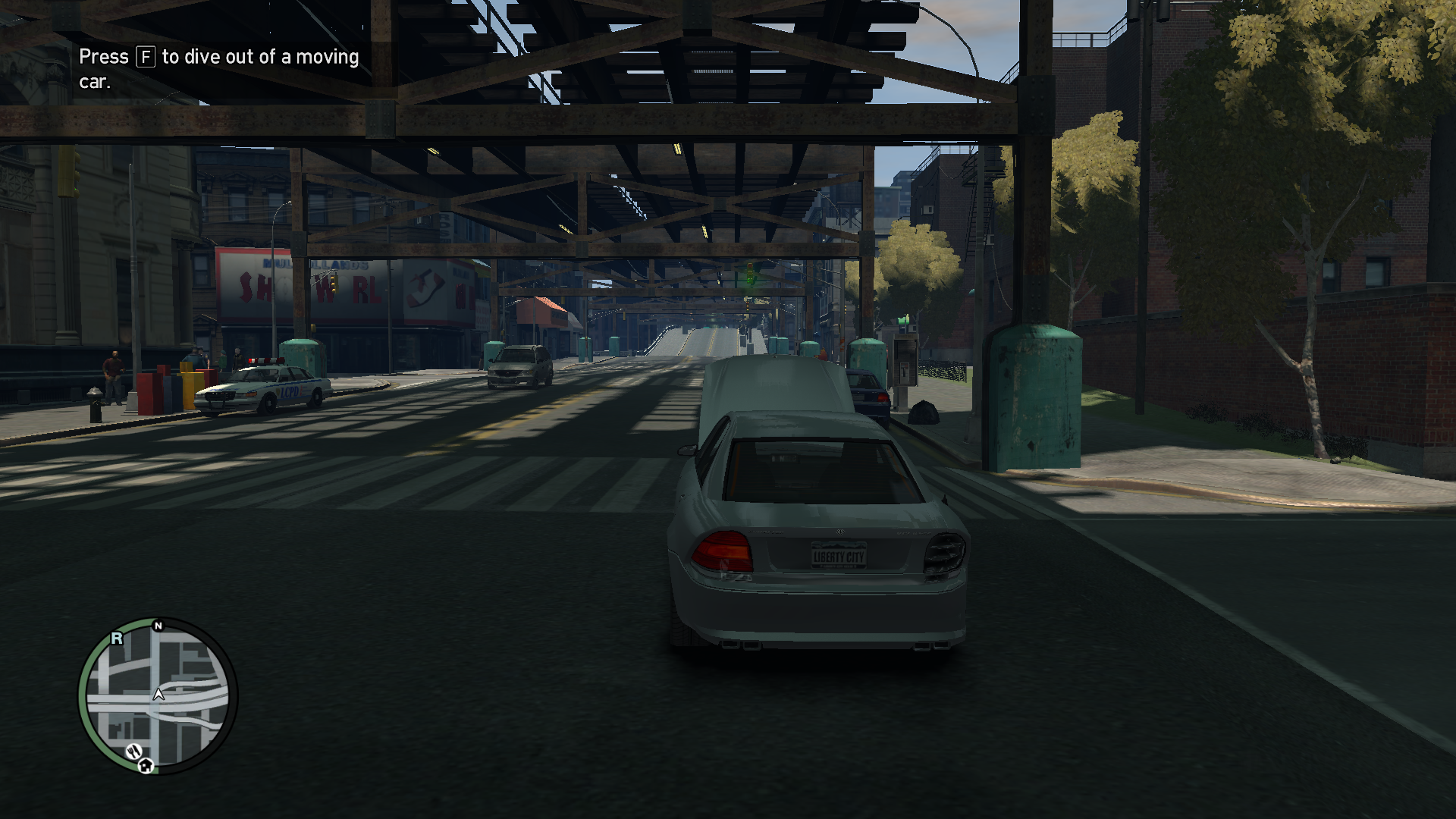This screenshot has width=1456, height=819.
Task: Select the blue R marker on the minimap
Action: [x=117, y=639]
